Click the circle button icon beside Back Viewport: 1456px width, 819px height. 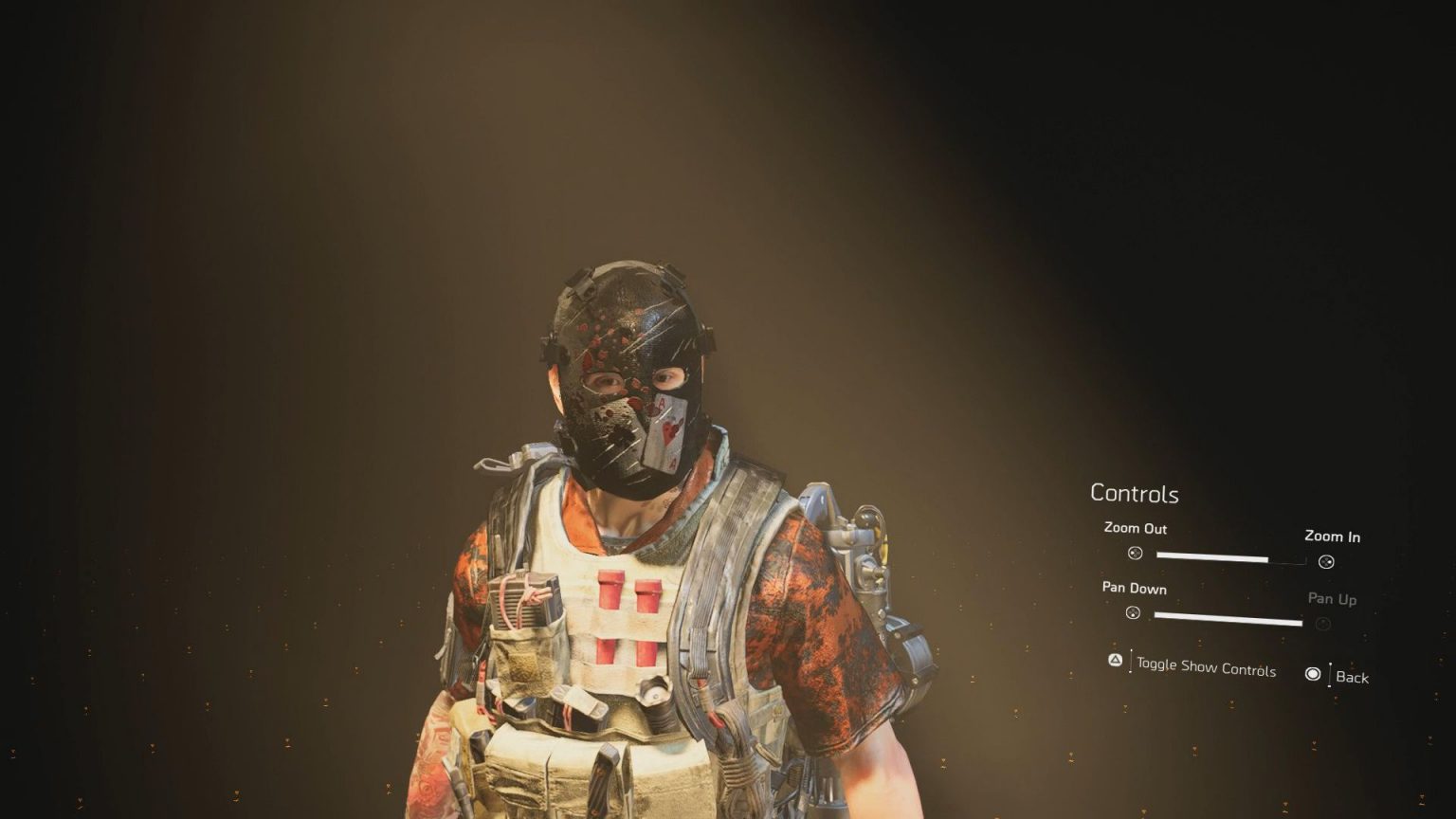(x=1313, y=673)
